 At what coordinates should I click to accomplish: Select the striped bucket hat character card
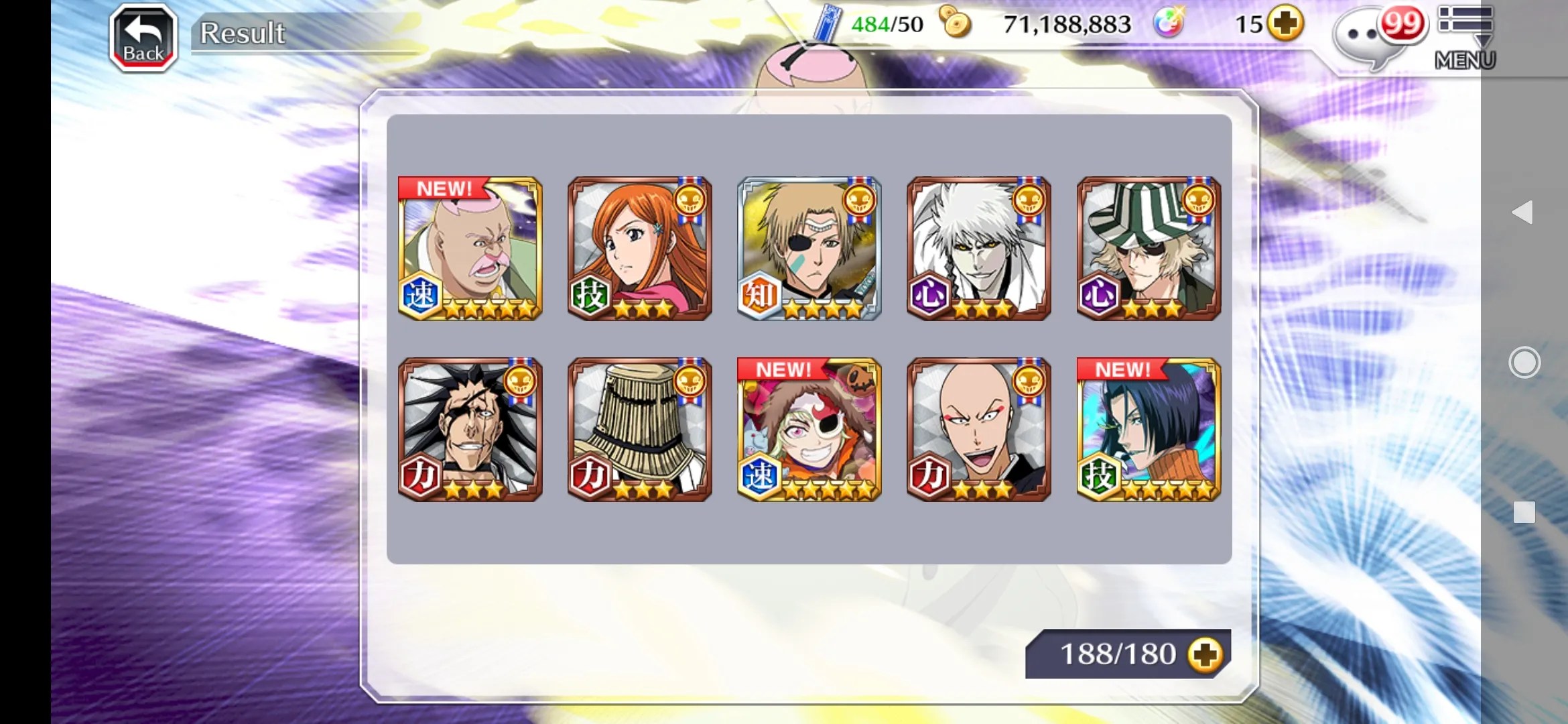(x=1149, y=249)
